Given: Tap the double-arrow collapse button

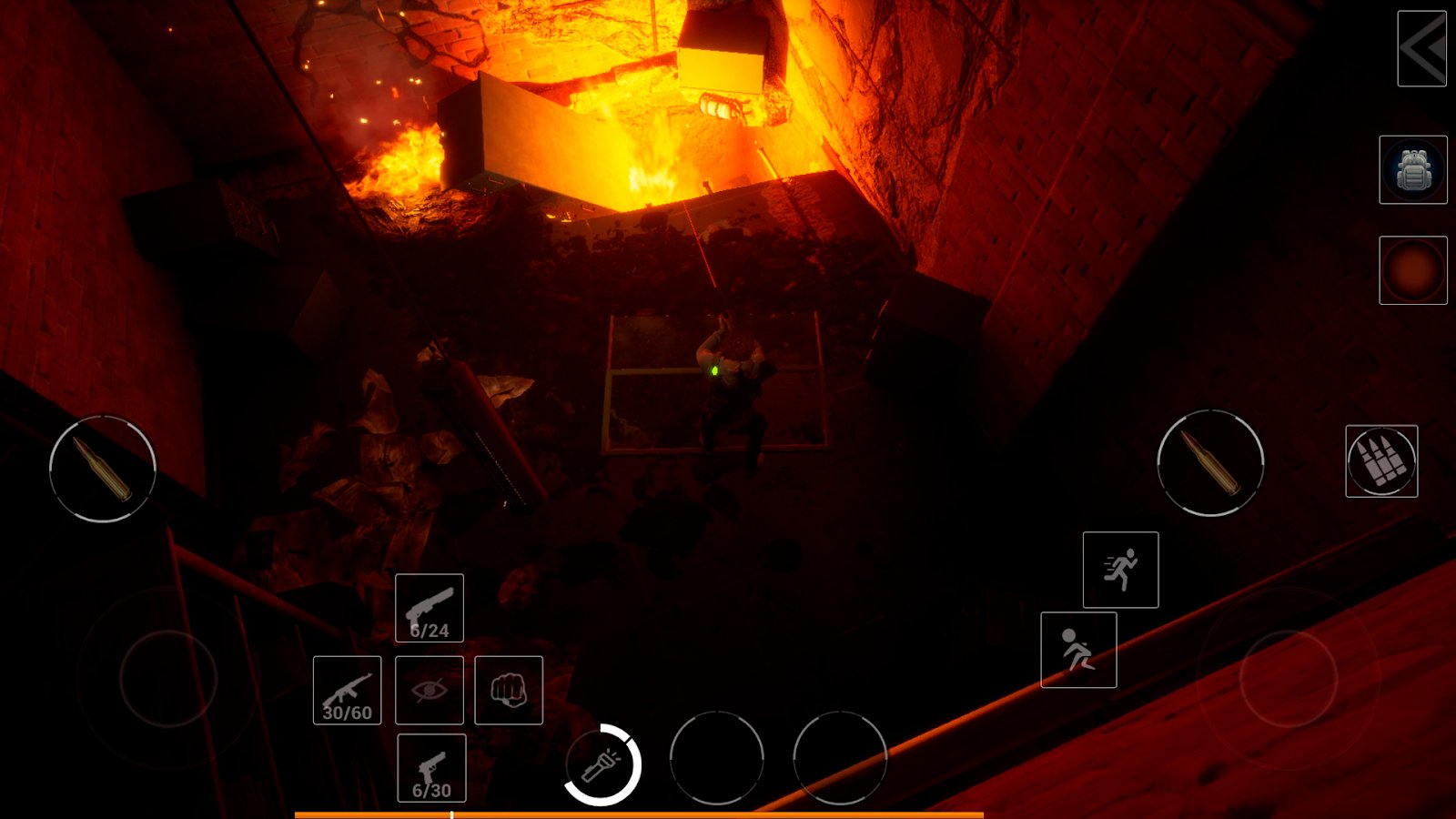Looking at the screenshot, I should [1421, 49].
